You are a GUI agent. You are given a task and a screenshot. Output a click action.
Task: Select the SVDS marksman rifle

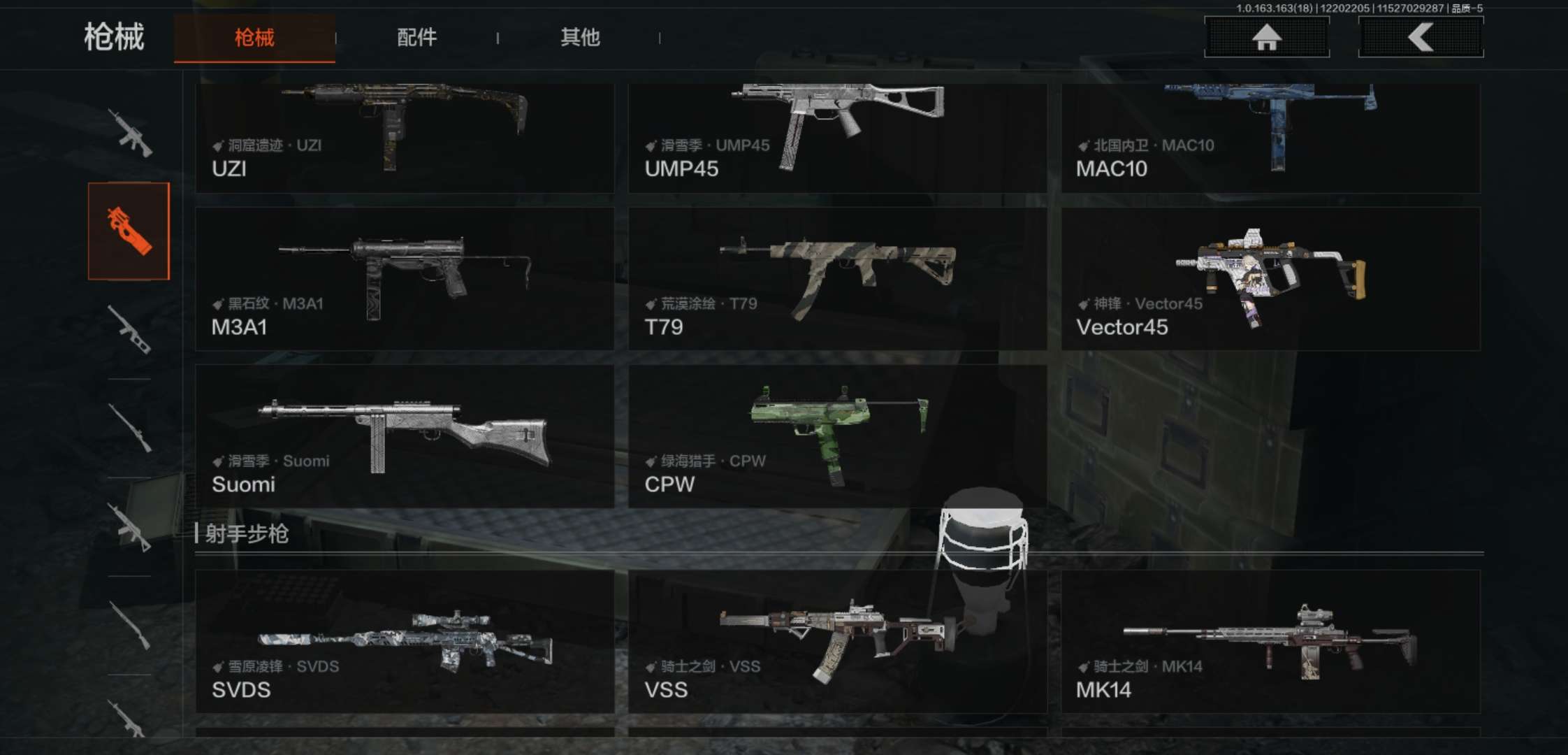[405, 641]
